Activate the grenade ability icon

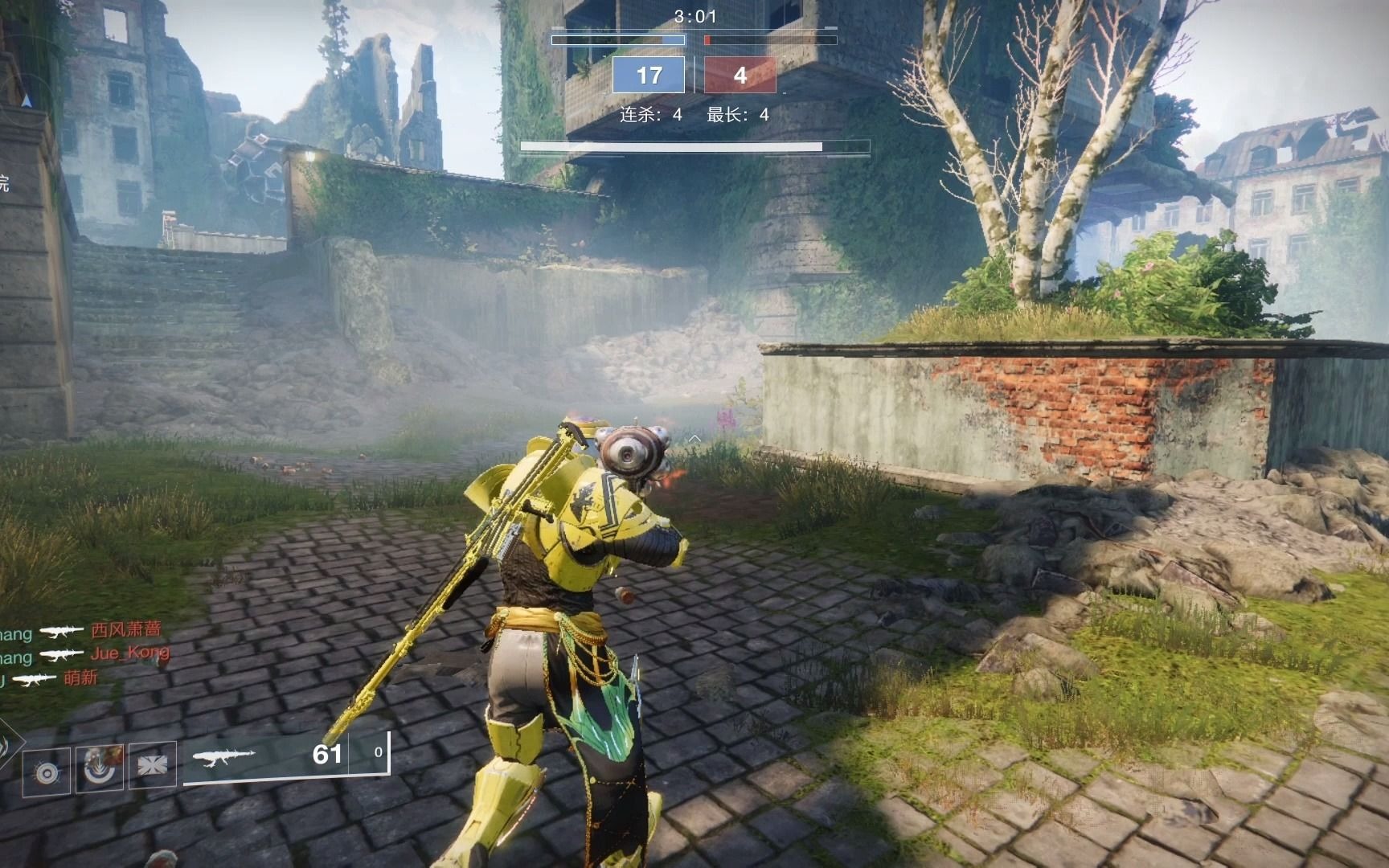tap(47, 772)
